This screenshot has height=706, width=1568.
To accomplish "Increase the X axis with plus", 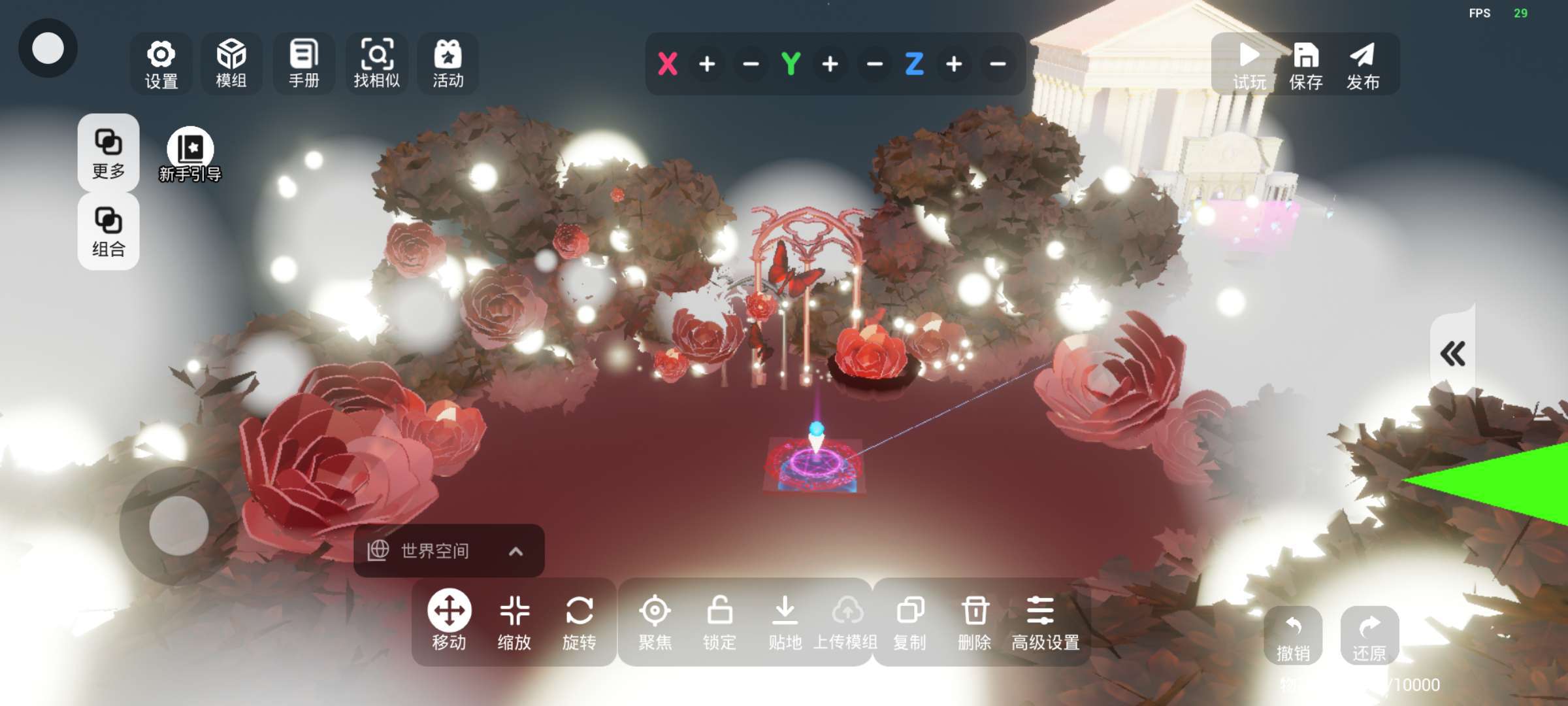I will point(707,64).
